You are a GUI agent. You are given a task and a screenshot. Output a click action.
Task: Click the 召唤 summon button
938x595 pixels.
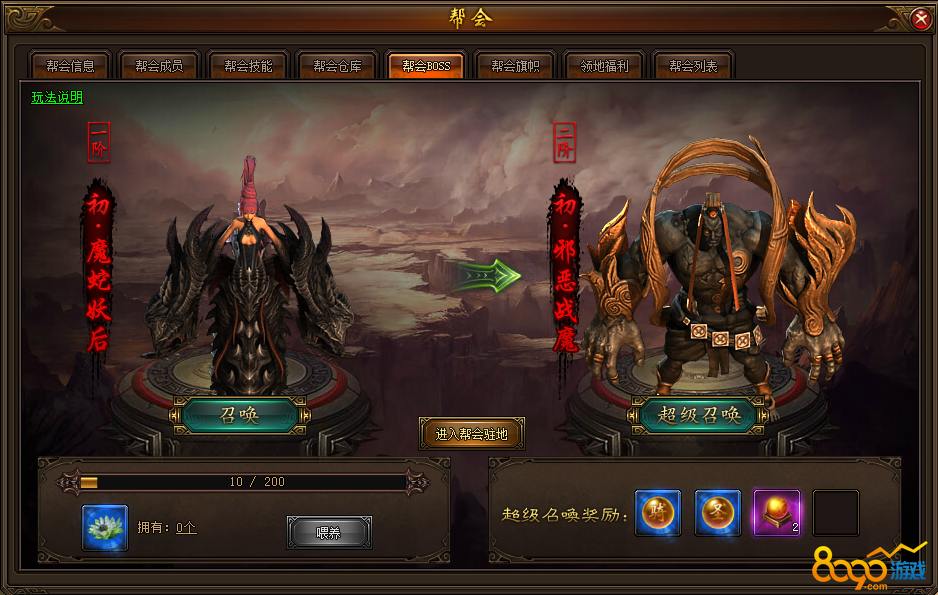click(x=239, y=415)
